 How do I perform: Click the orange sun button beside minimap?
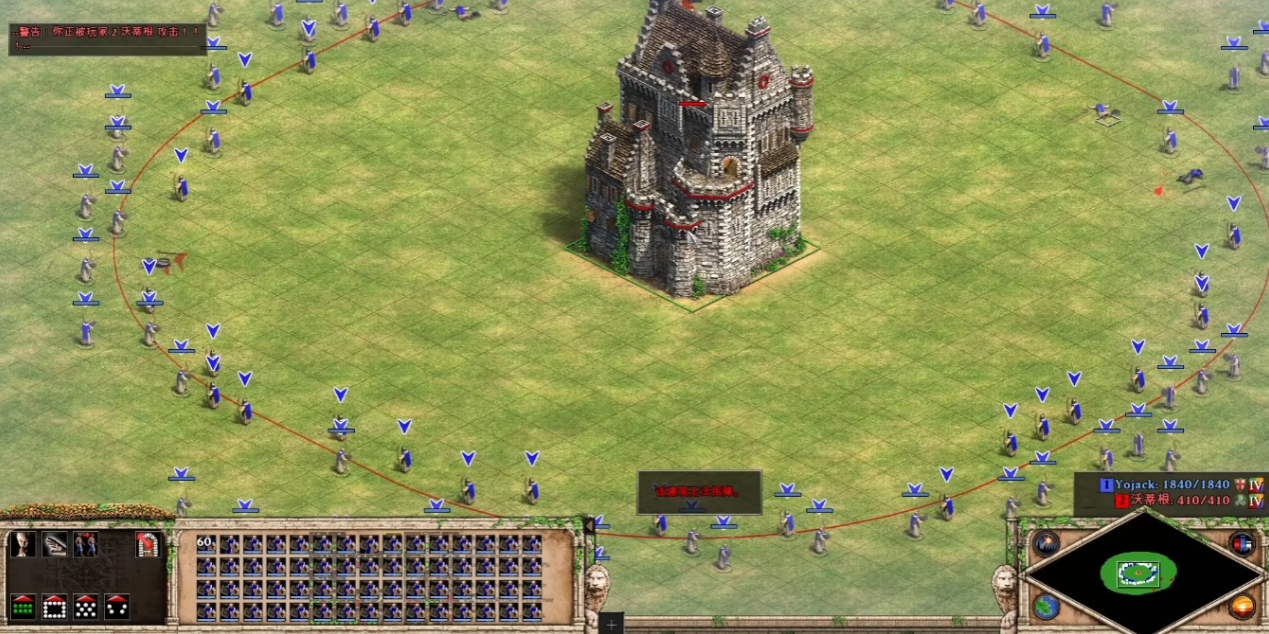coord(1242,606)
